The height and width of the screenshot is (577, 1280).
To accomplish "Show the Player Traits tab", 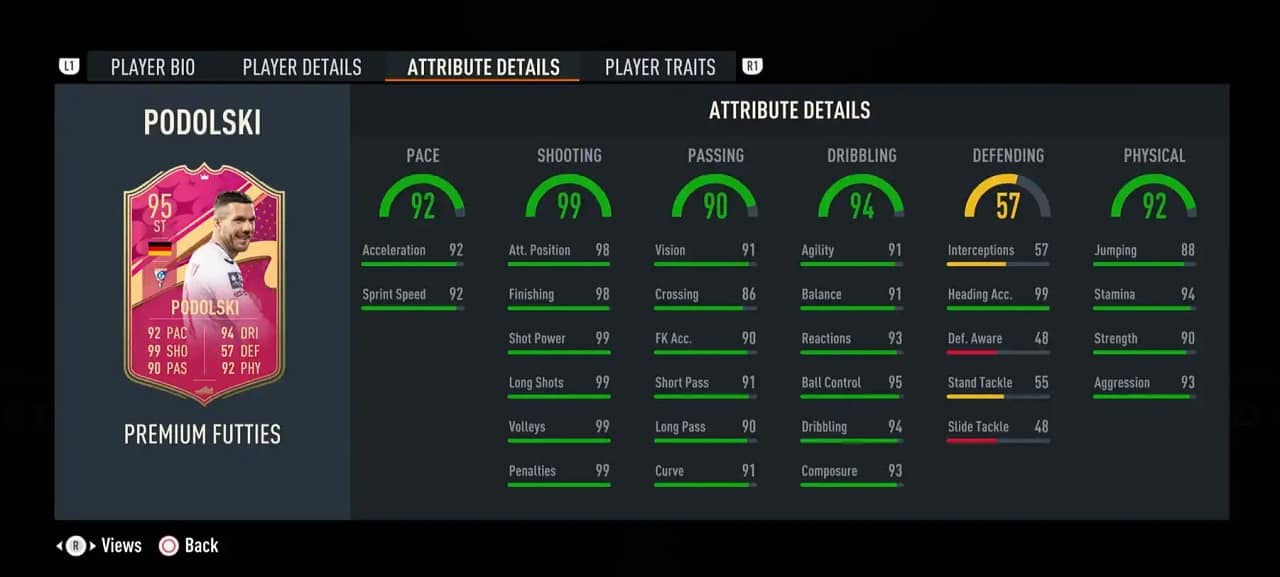I will (x=660, y=67).
